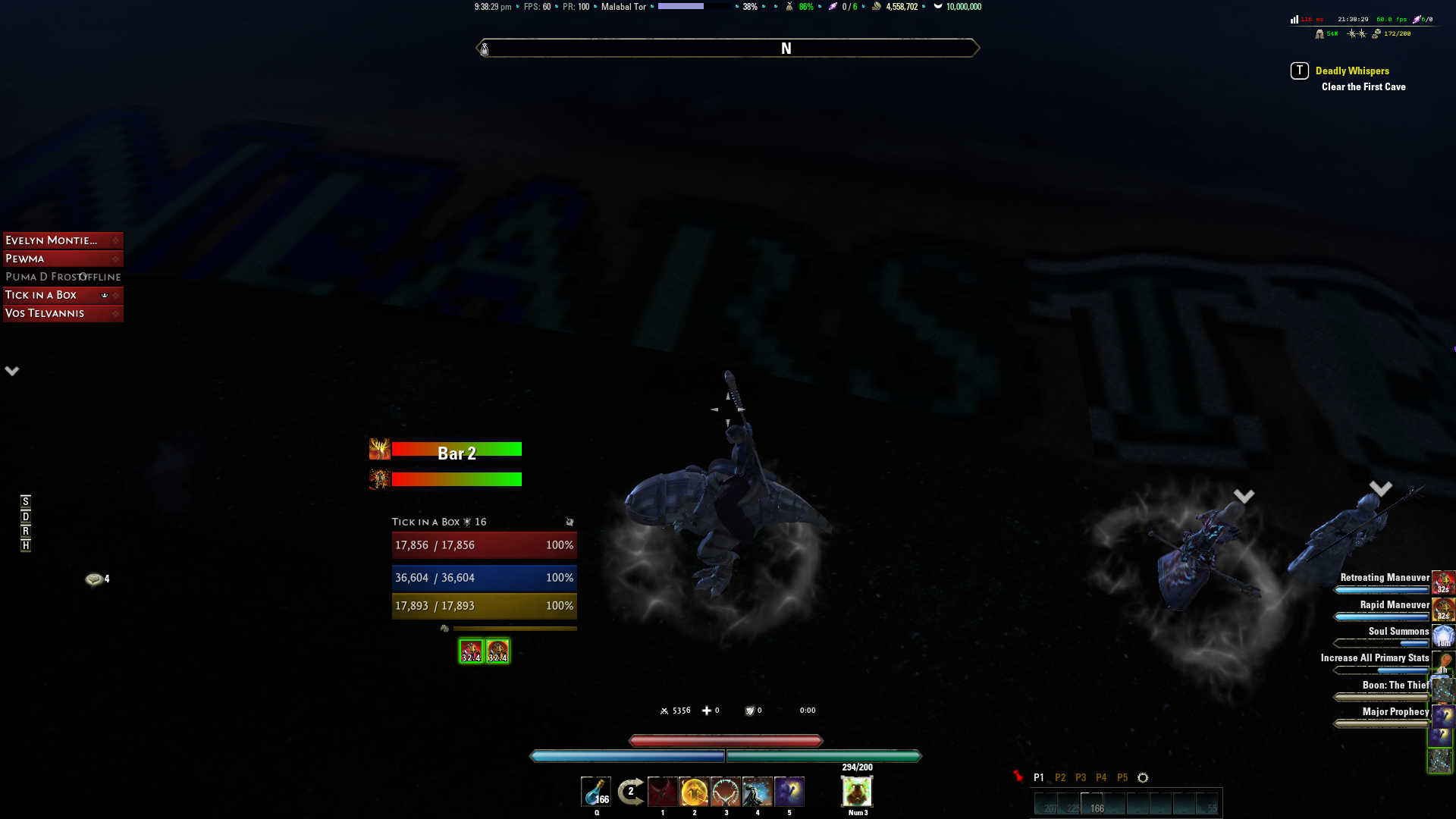This screenshot has width=1456, height=819.
Task: Select the red dagger skill in slot 1
Action: pyautogui.click(x=663, y=792)
